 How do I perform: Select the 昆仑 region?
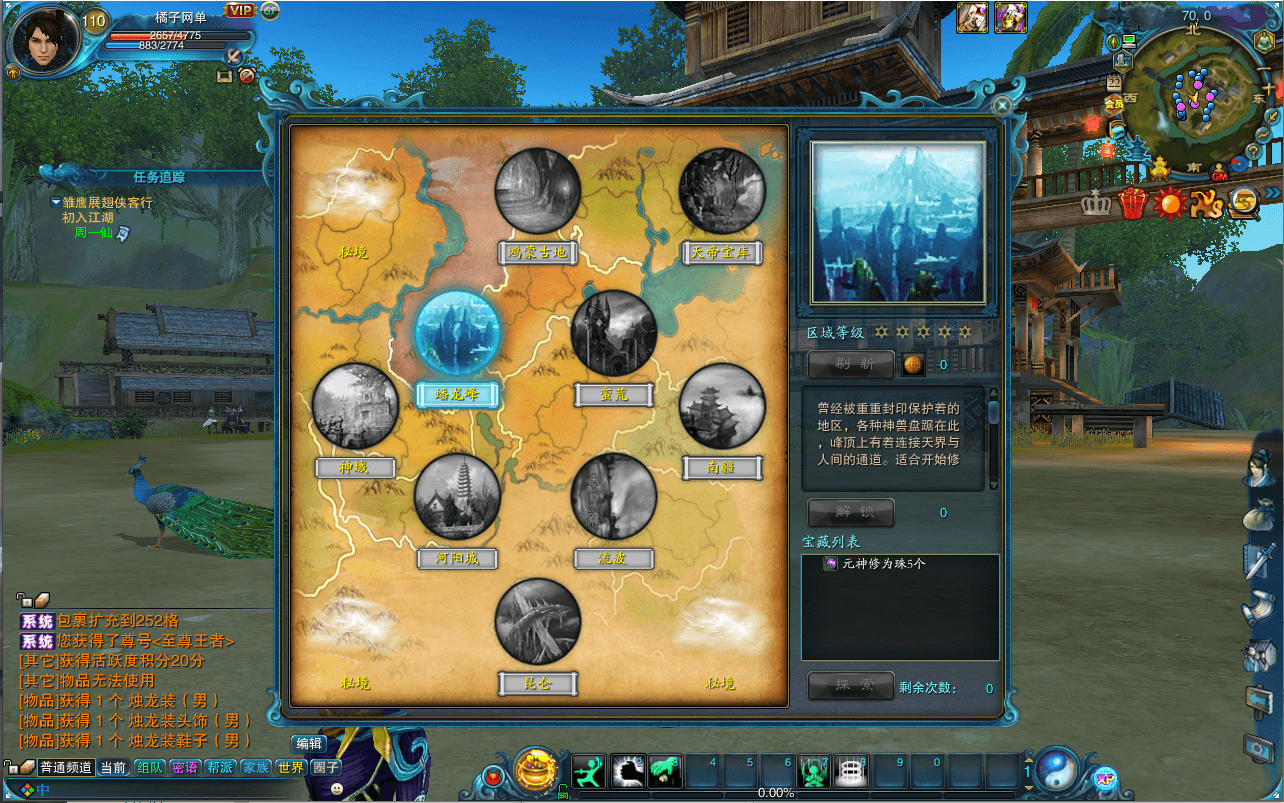click(x=538, y=621)
